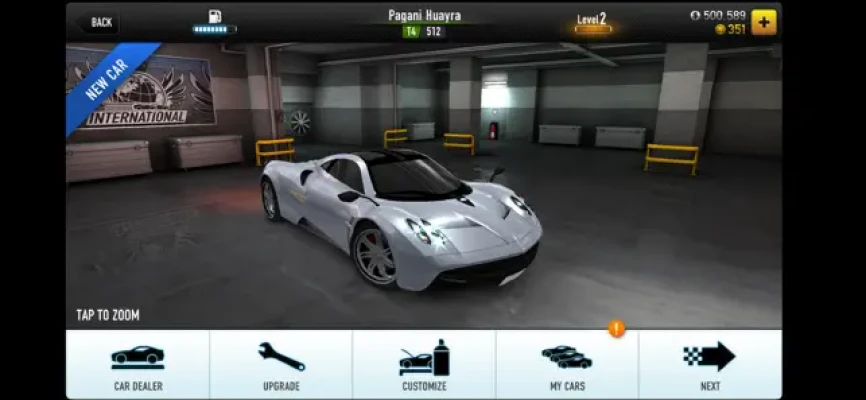Select the fuel pump gauge icon
Image resolution: width=866 pixels, height=400 pixels.
(x=214, y=20)
